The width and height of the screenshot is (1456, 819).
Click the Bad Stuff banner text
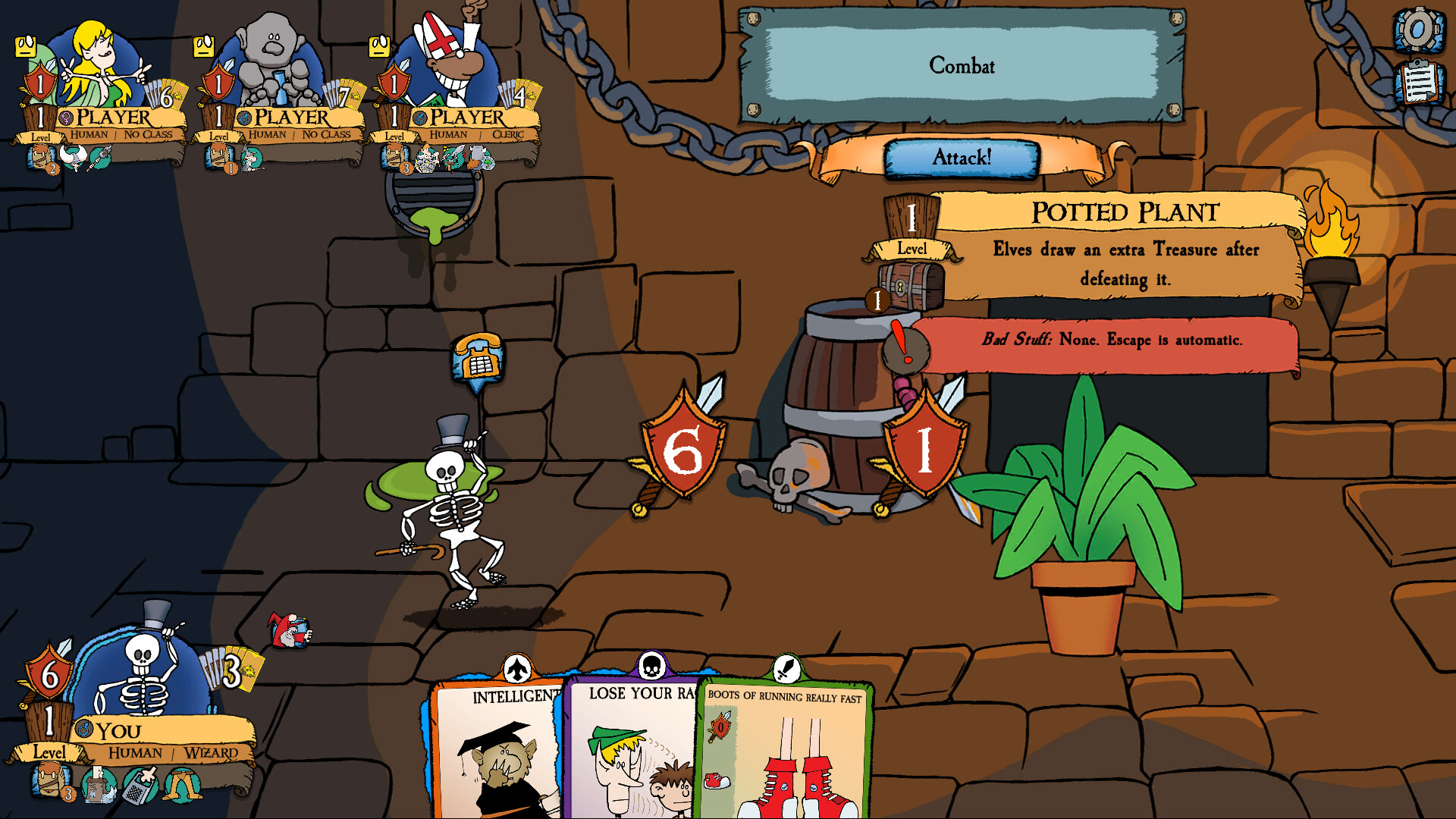(1100, 341)
